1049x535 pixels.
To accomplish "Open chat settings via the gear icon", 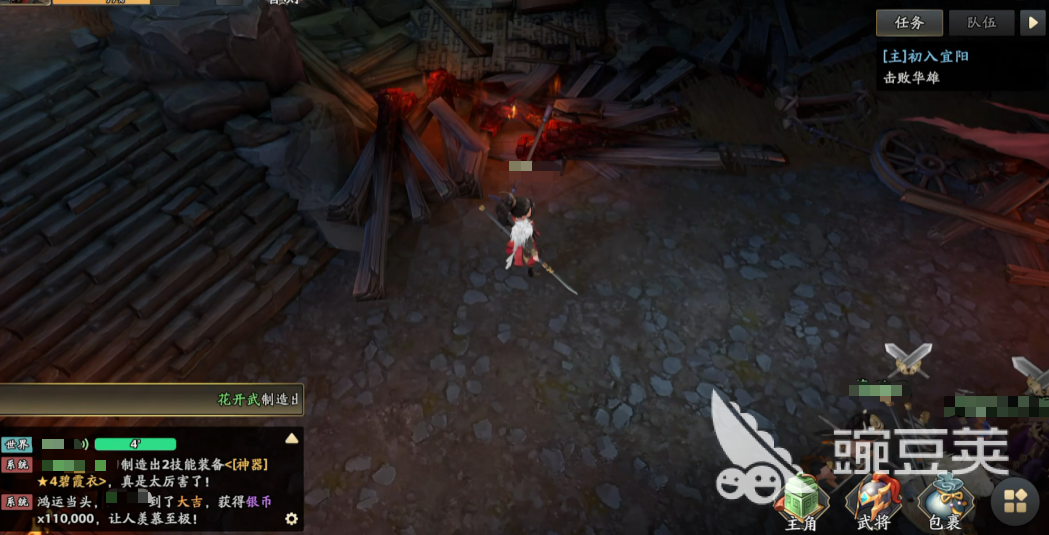I will [291, 518].
